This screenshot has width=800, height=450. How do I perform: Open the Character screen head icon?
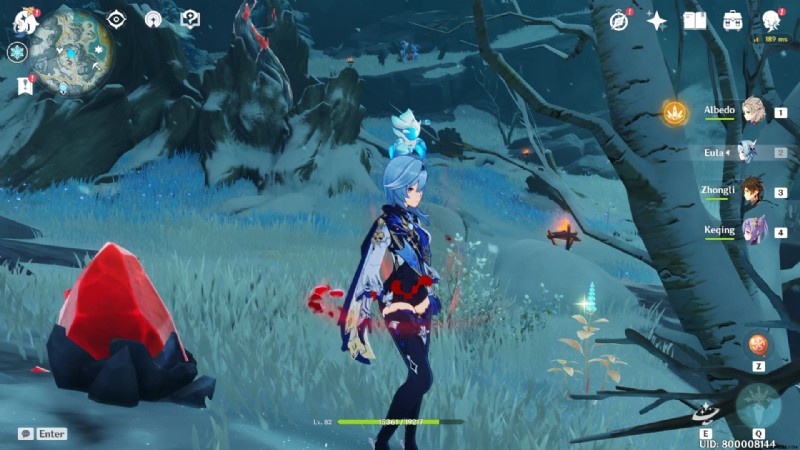click(x=771, y=20)
